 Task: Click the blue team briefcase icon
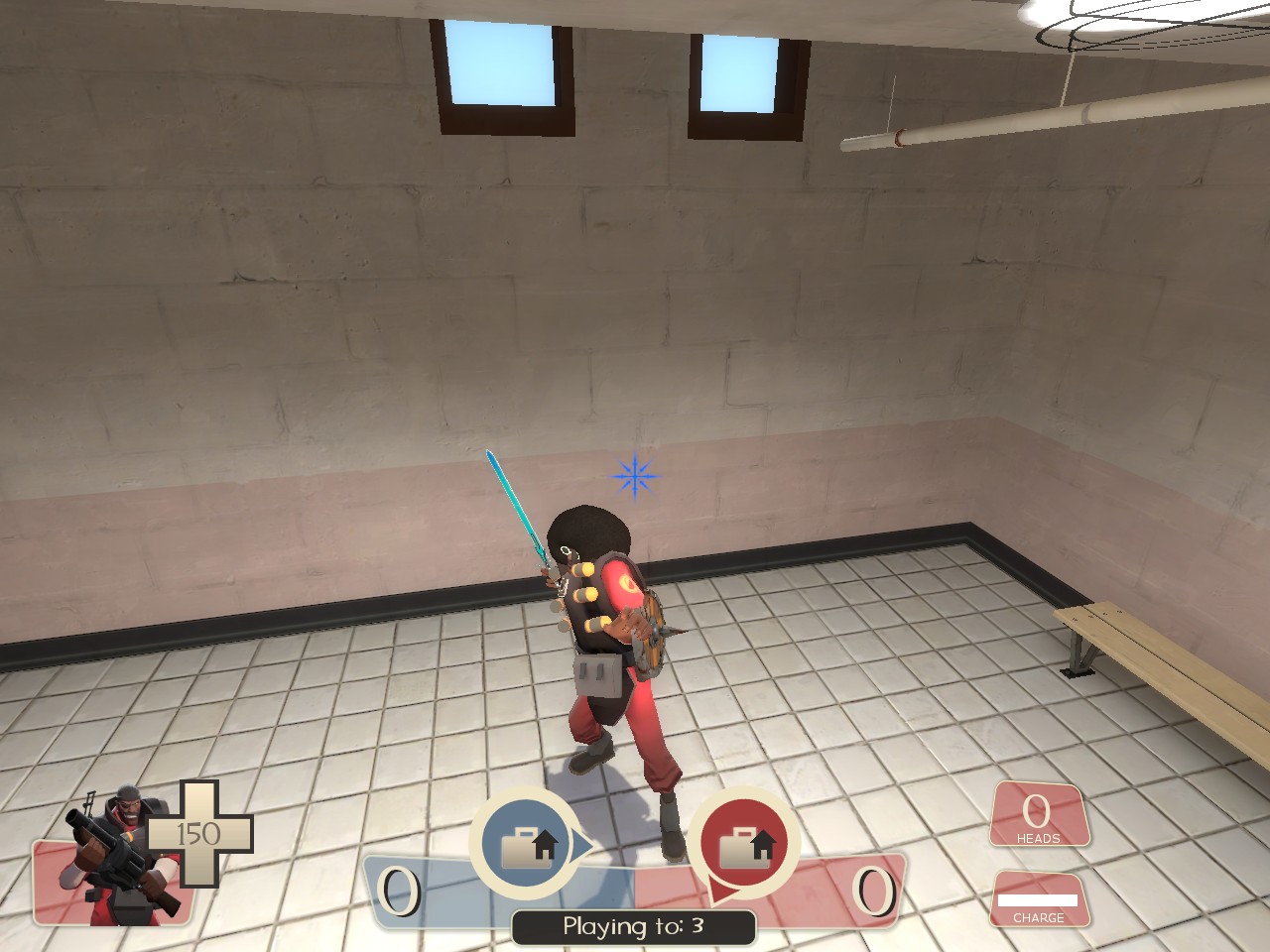tap(526, 843)
